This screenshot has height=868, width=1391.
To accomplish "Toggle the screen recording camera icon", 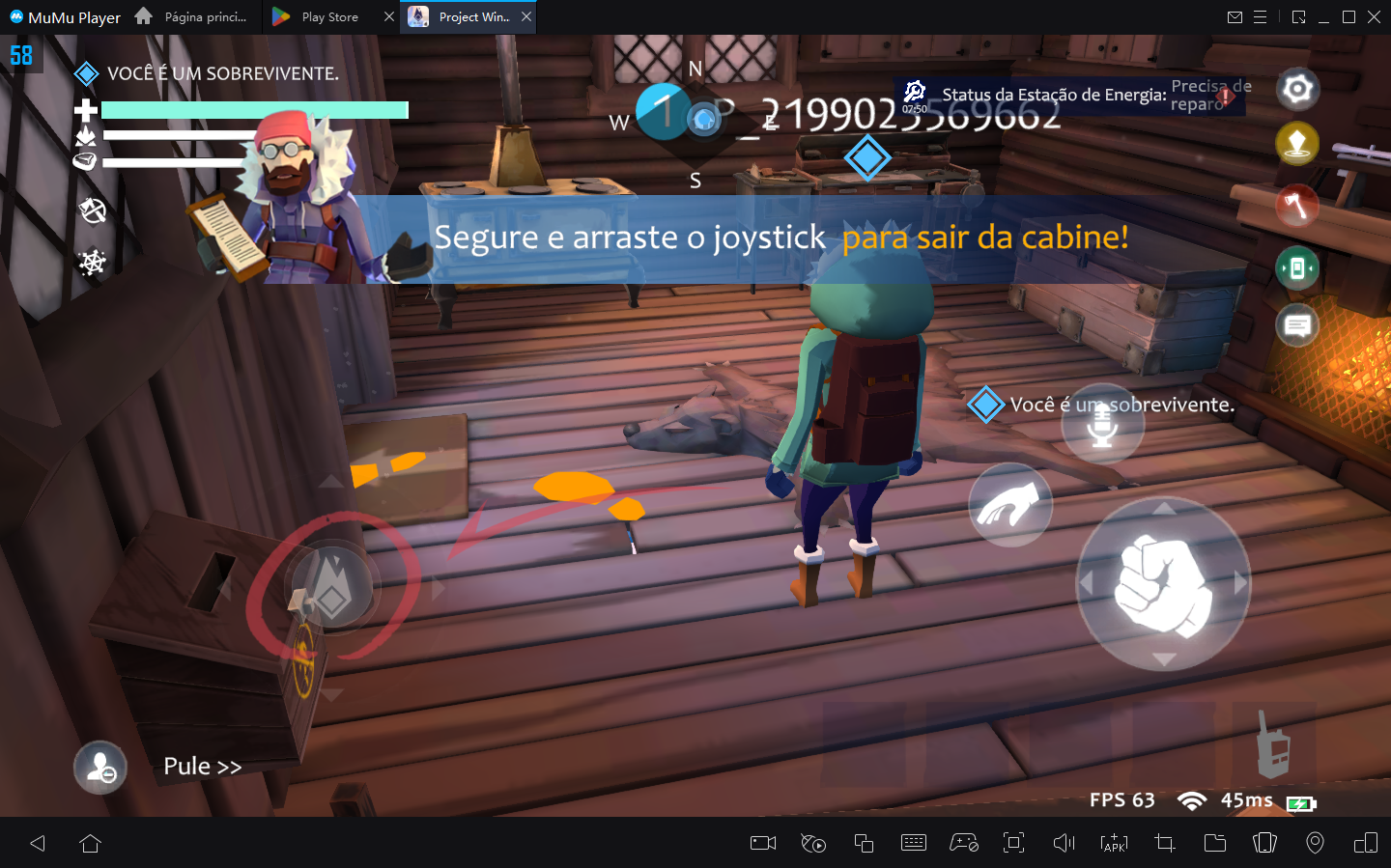I will click(x=761, y=843).
